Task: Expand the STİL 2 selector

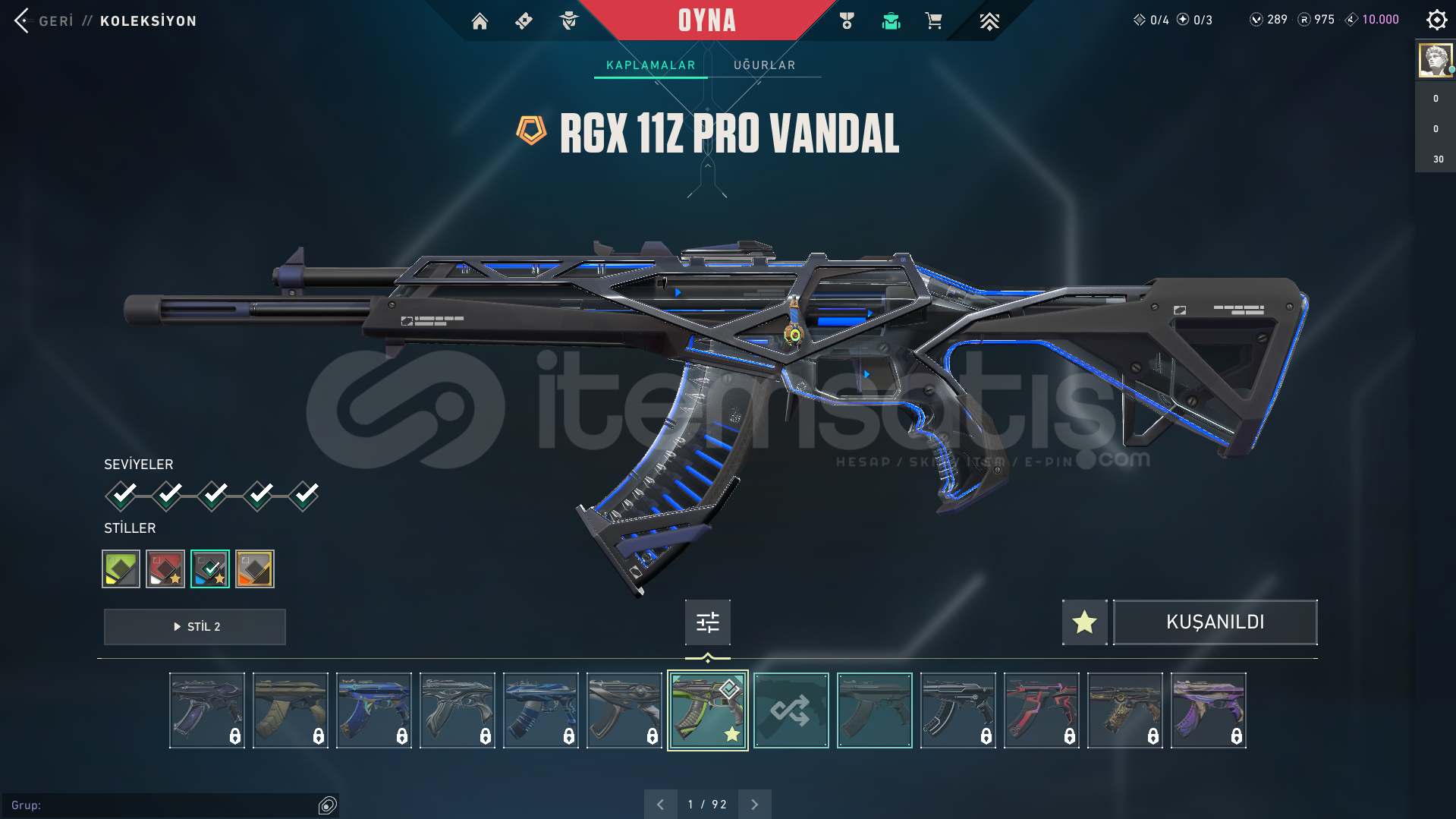Action: click(x=194, y=627)
